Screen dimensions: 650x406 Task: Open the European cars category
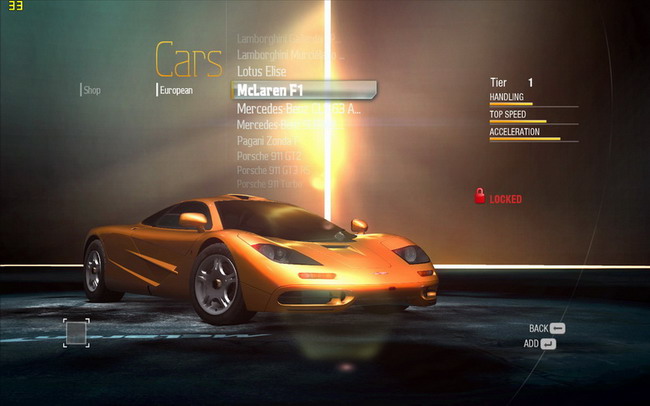(176, 90)
